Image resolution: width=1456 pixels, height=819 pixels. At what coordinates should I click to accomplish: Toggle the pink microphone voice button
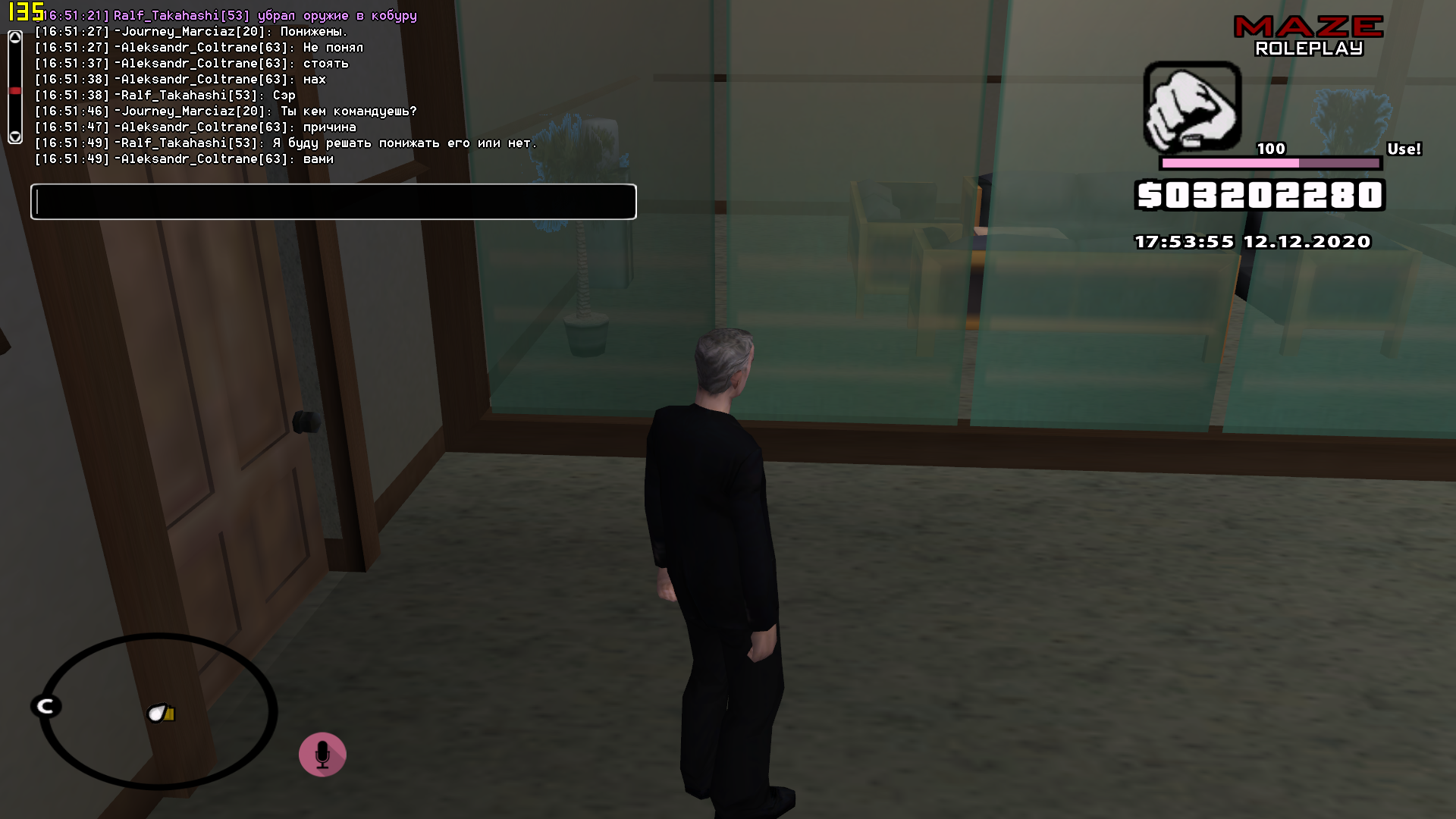[x=322, y=755]
